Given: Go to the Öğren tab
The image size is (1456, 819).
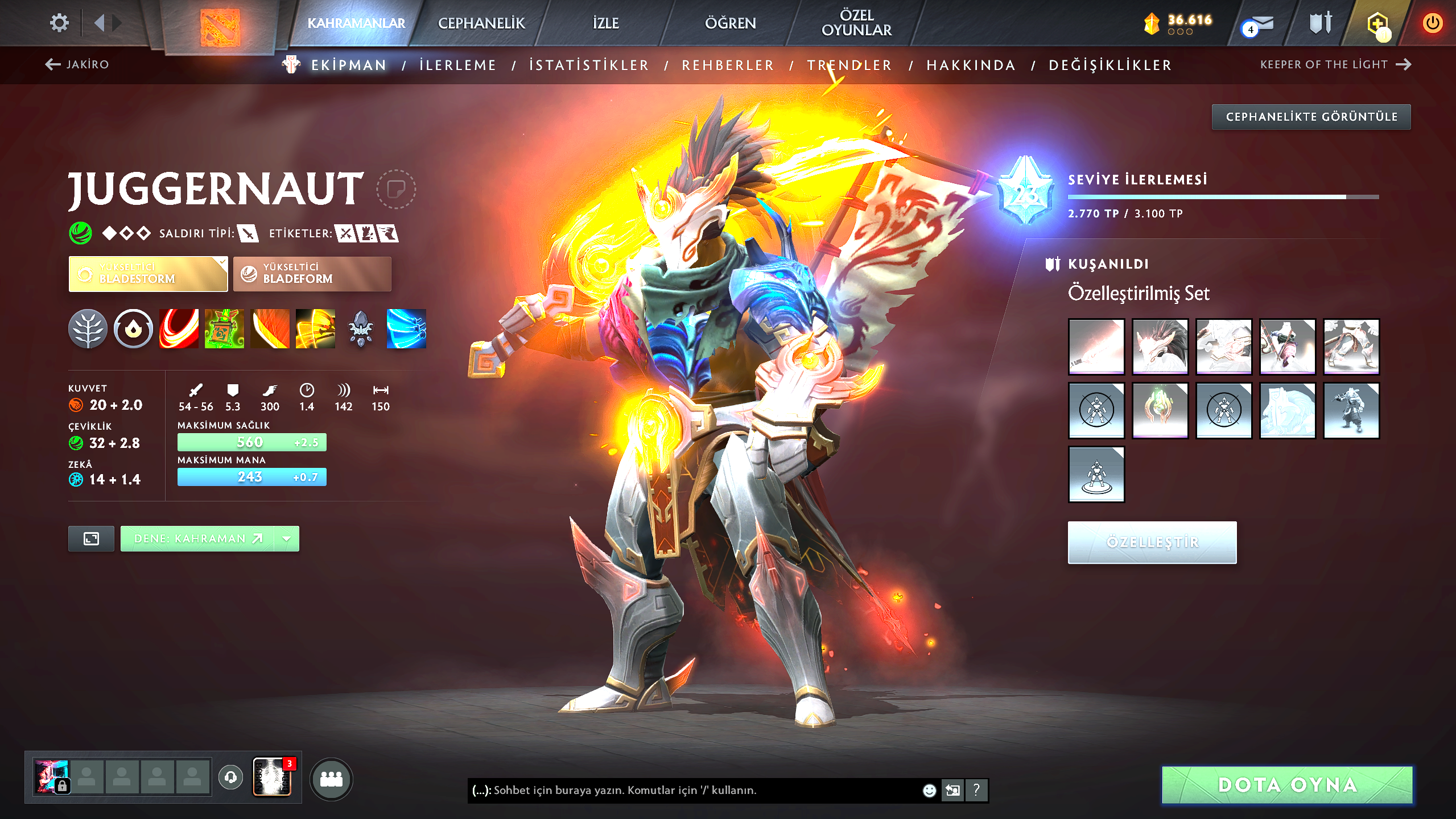Looking at the screenshot, I should (x=730, y=23).
